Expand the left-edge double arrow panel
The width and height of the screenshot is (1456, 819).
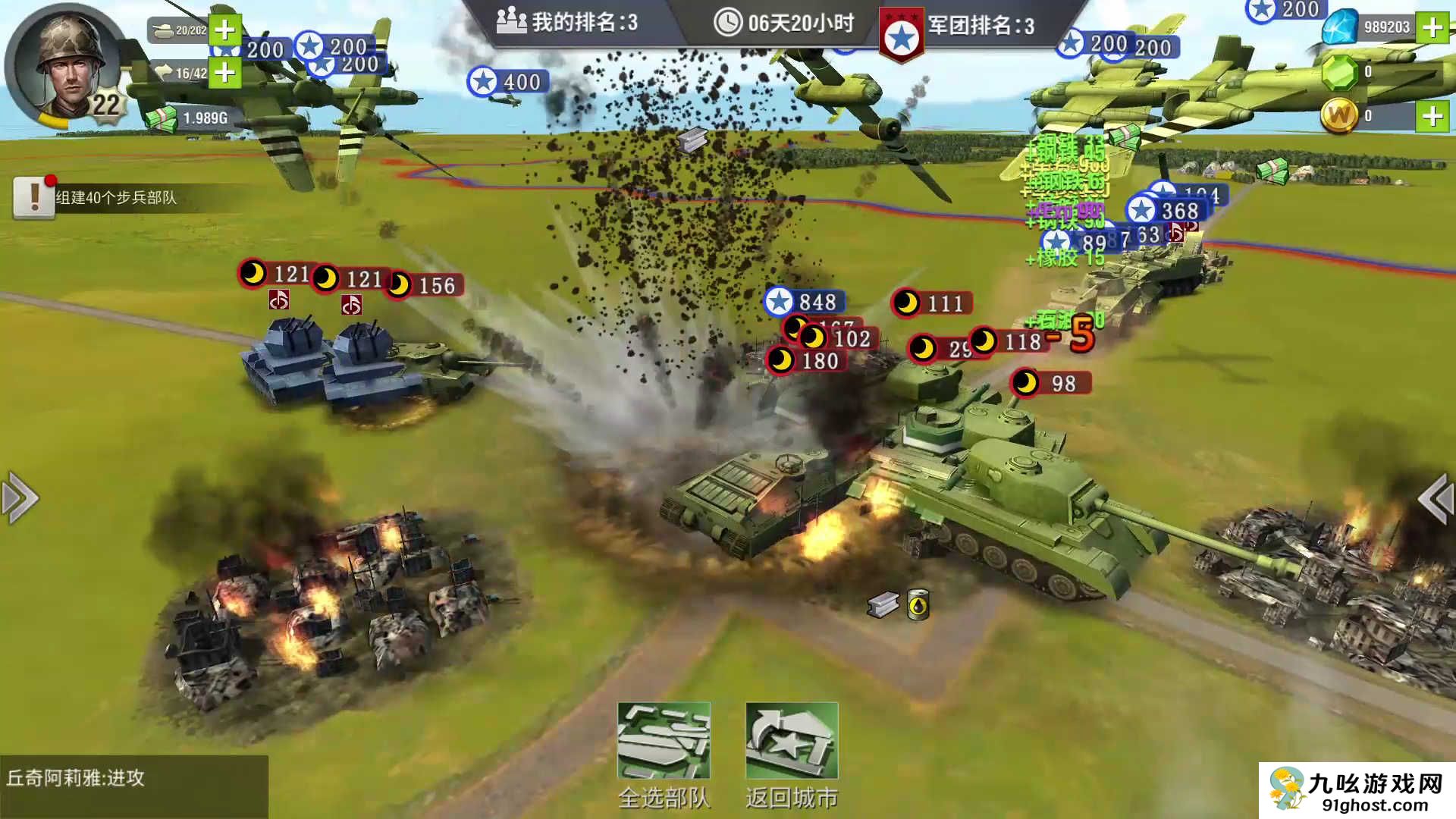click(x=20, y=498)
